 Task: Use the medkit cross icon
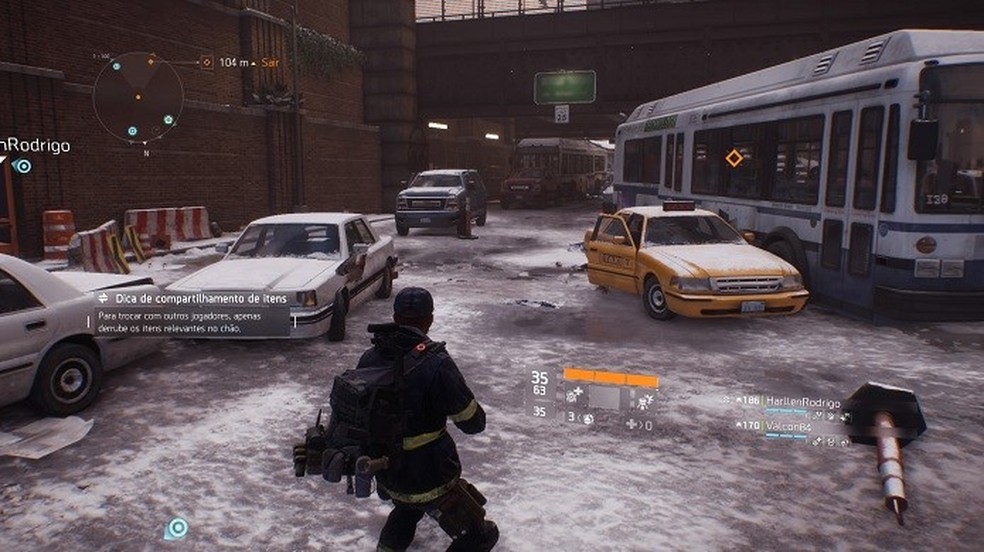pyautogui.click(x=632, y=425)
